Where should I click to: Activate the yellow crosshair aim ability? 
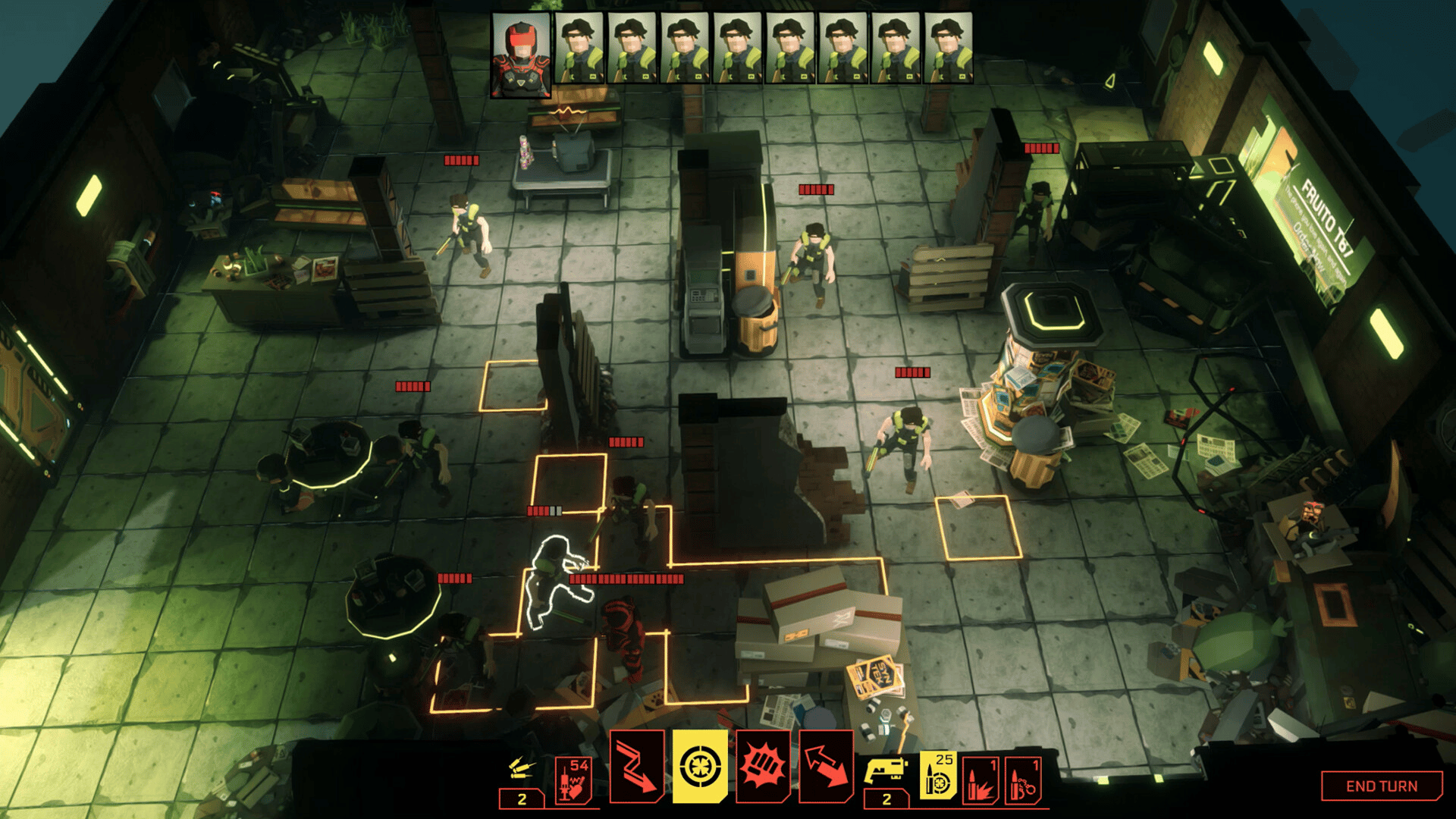point(700,767)
